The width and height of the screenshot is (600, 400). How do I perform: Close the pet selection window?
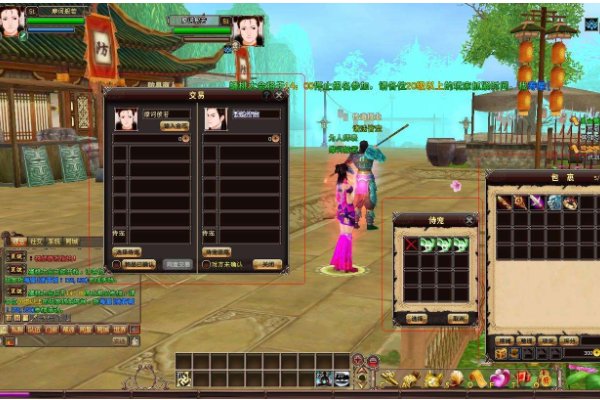[469, 220]
